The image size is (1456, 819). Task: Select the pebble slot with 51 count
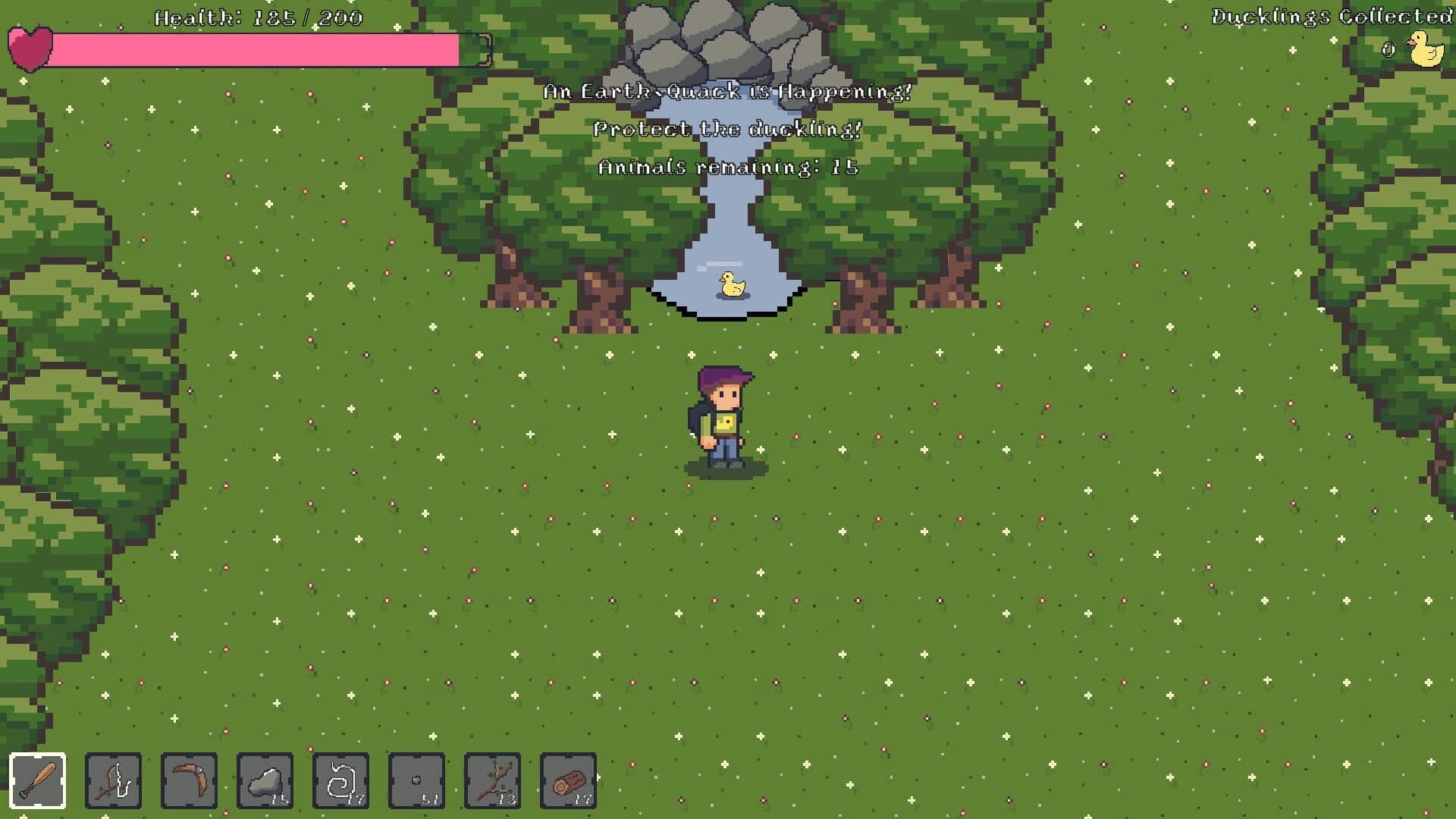[x=417, y=781]
